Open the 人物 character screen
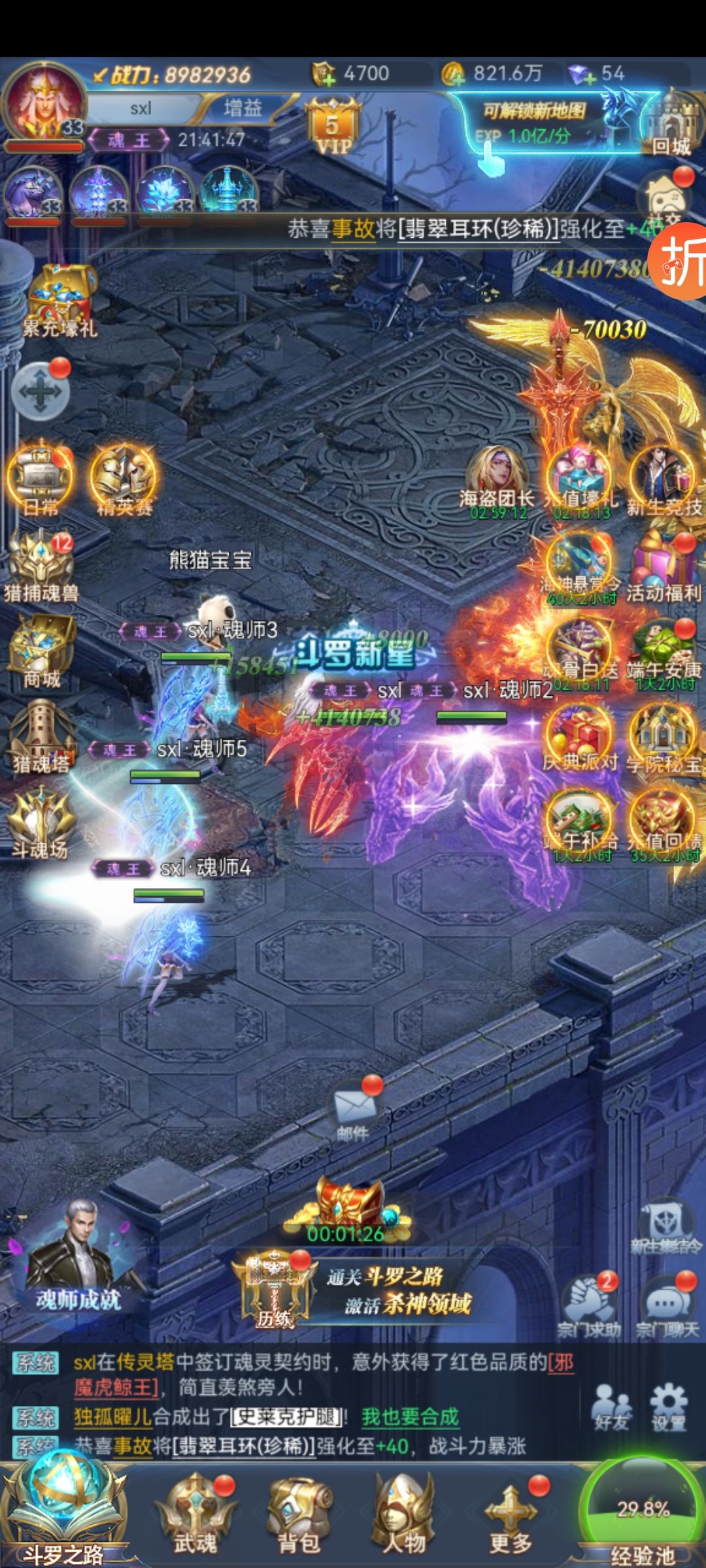 (x=403, y=1514)
